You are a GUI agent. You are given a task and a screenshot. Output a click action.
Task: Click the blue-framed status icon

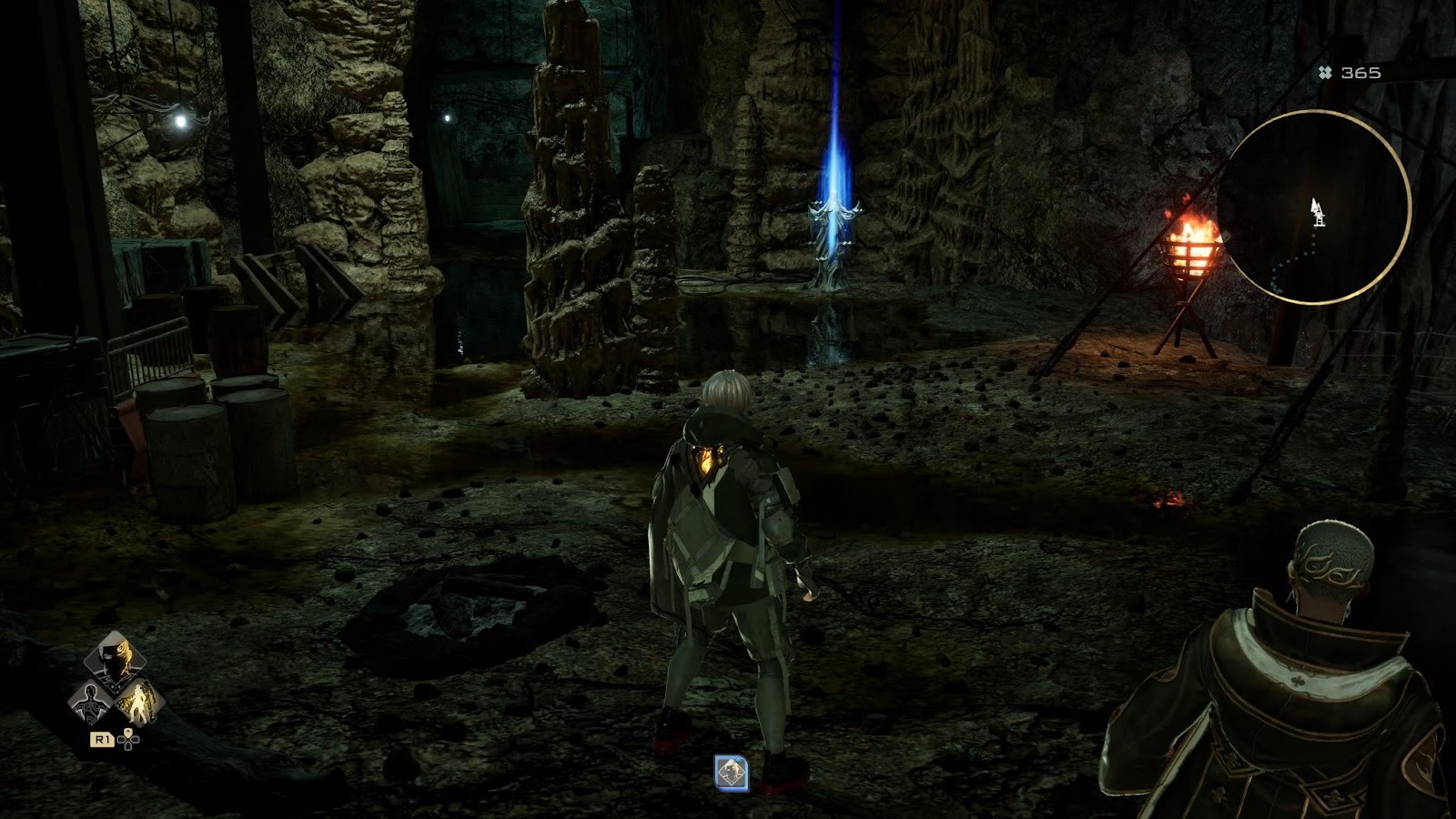[731, 773]
